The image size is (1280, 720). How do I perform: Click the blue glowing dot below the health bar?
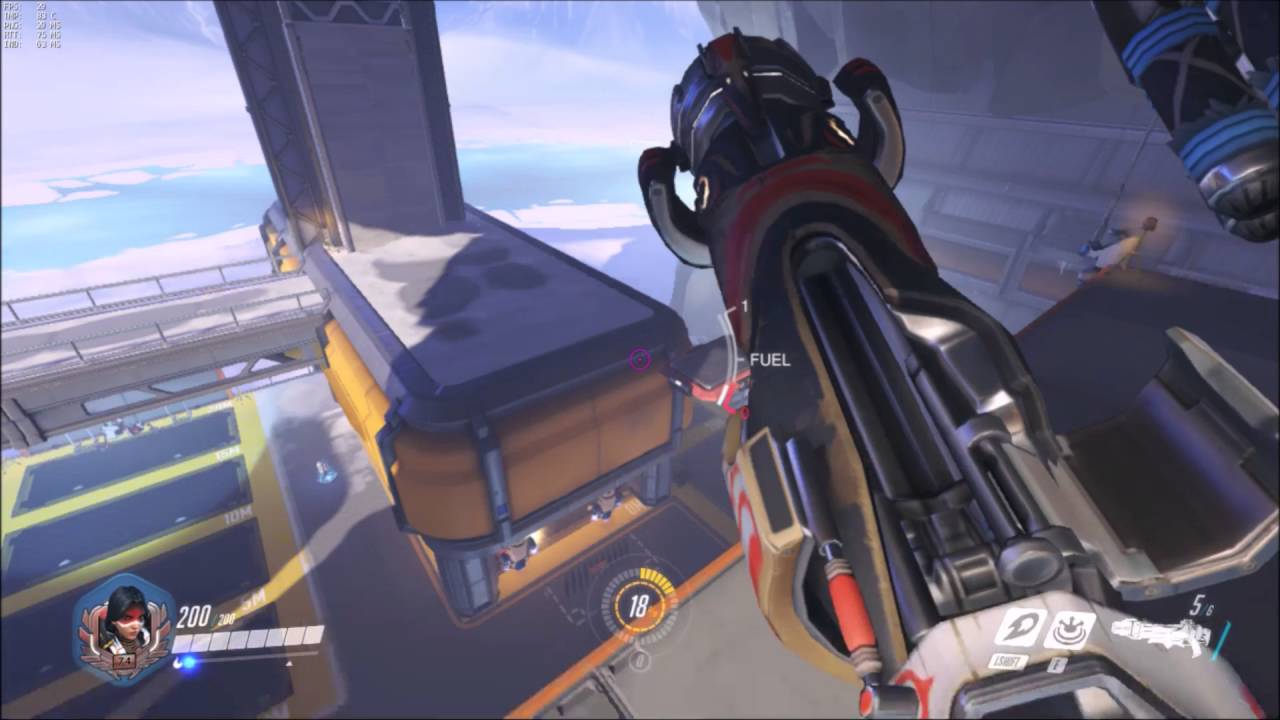[x=189, y=663]
